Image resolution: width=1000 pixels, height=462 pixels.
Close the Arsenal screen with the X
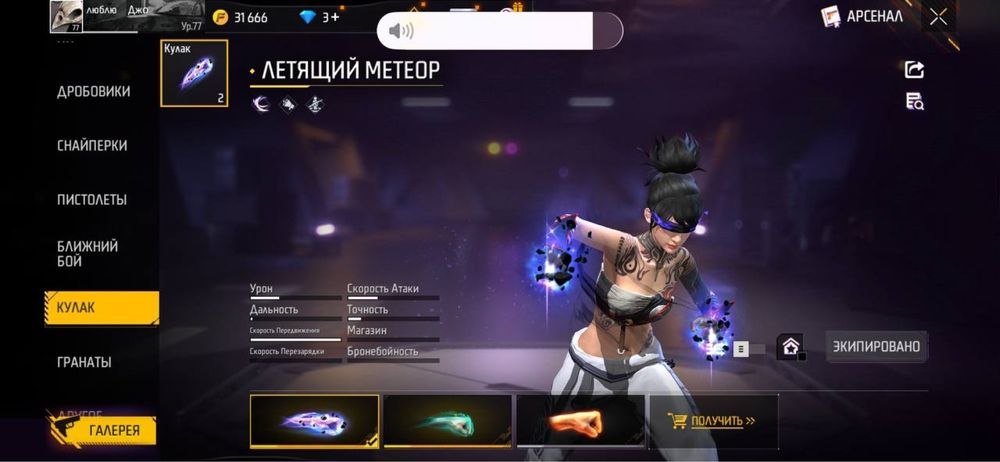938,16
